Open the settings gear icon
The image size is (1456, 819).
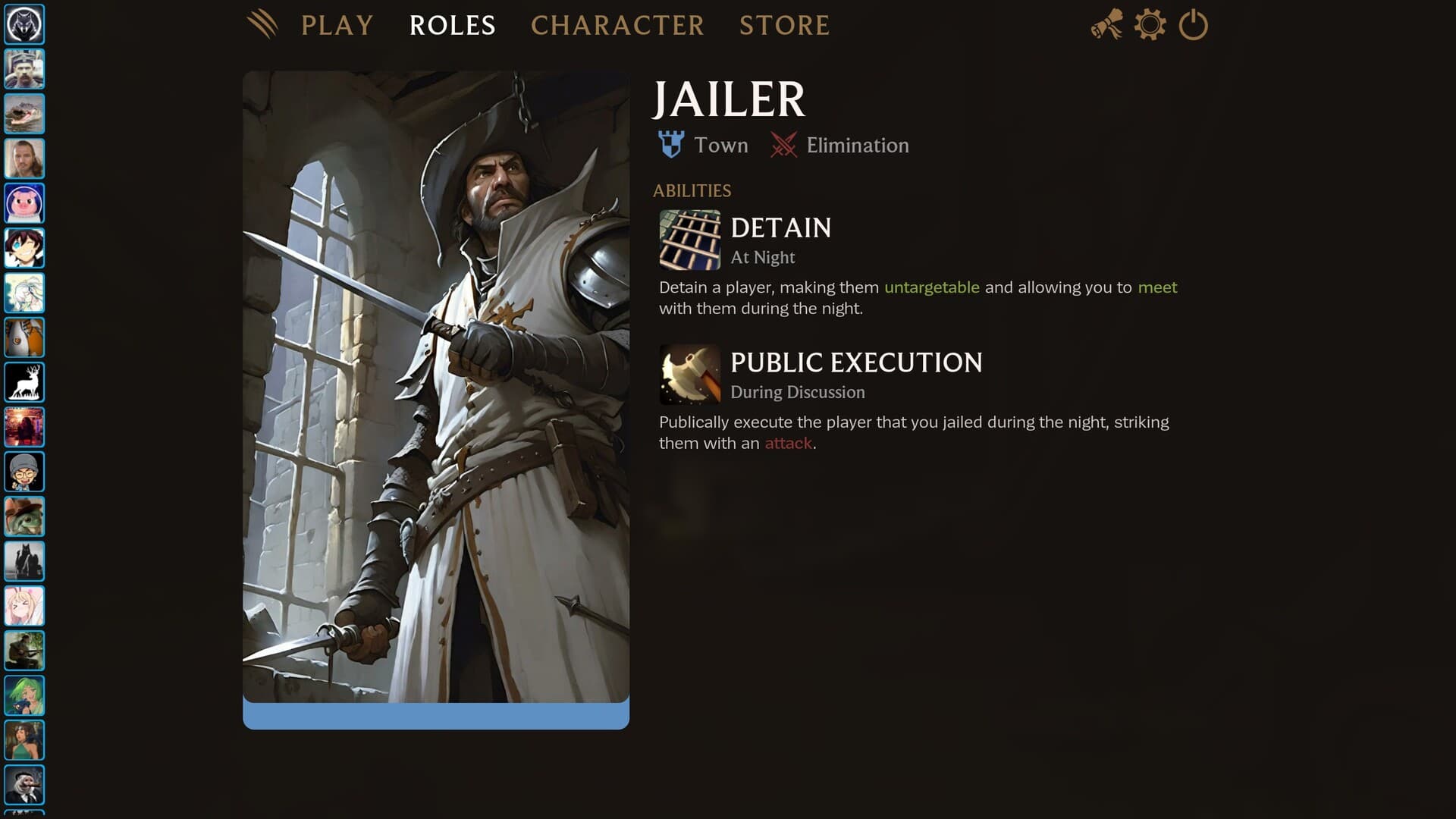pos(1149,24)
